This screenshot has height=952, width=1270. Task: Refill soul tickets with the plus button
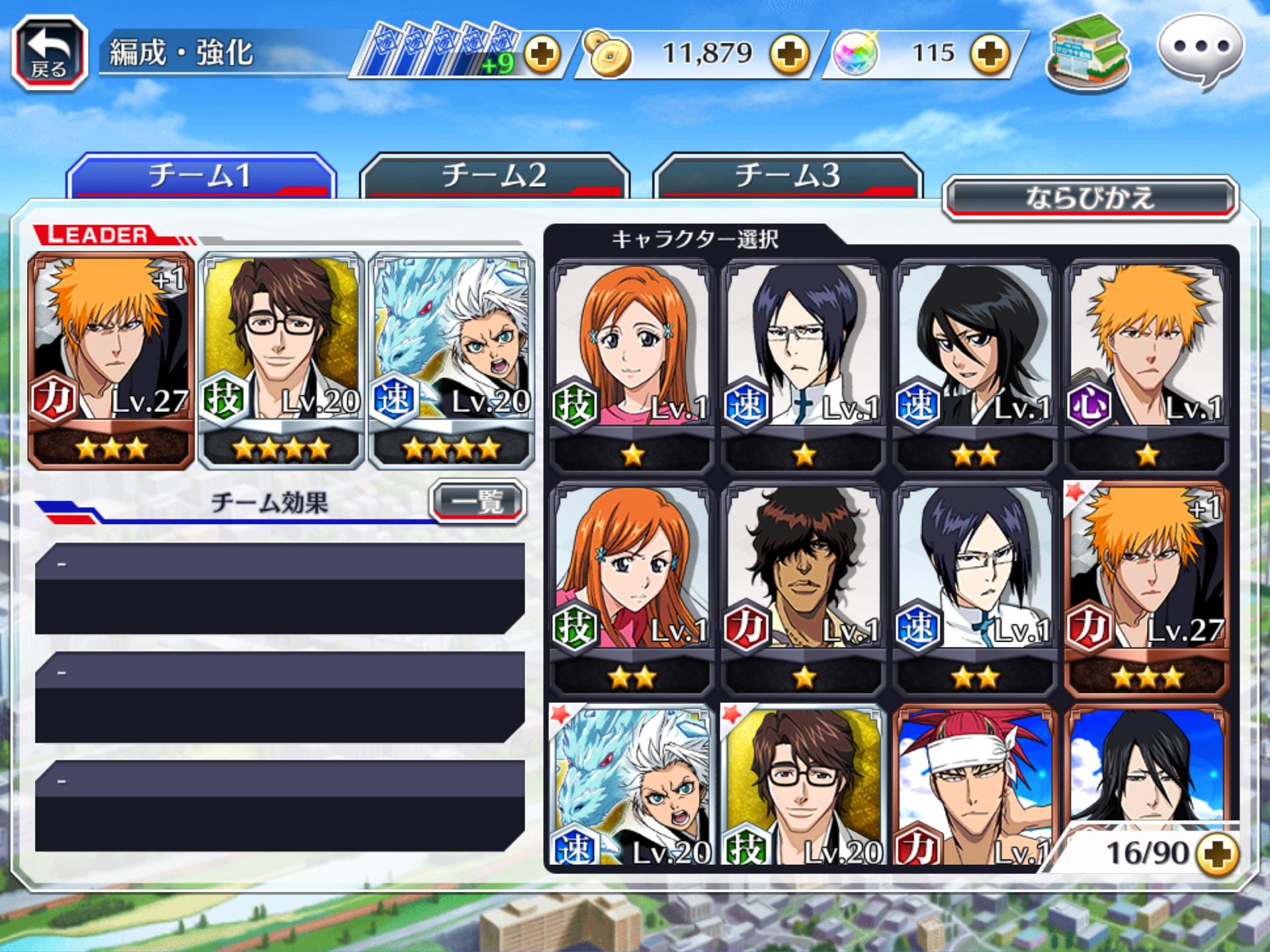tap(542, 54)
